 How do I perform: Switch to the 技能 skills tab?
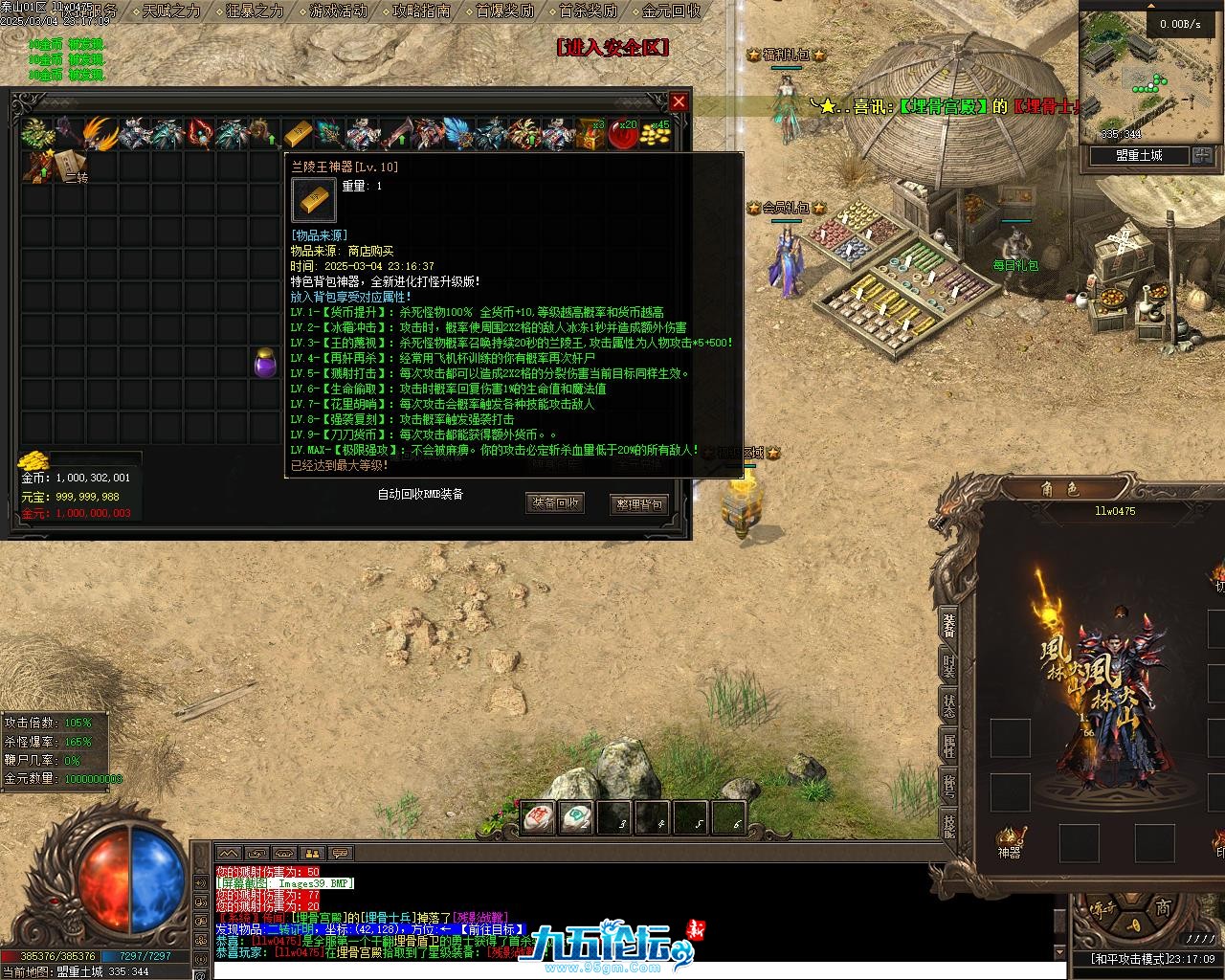tap(948, 825)
